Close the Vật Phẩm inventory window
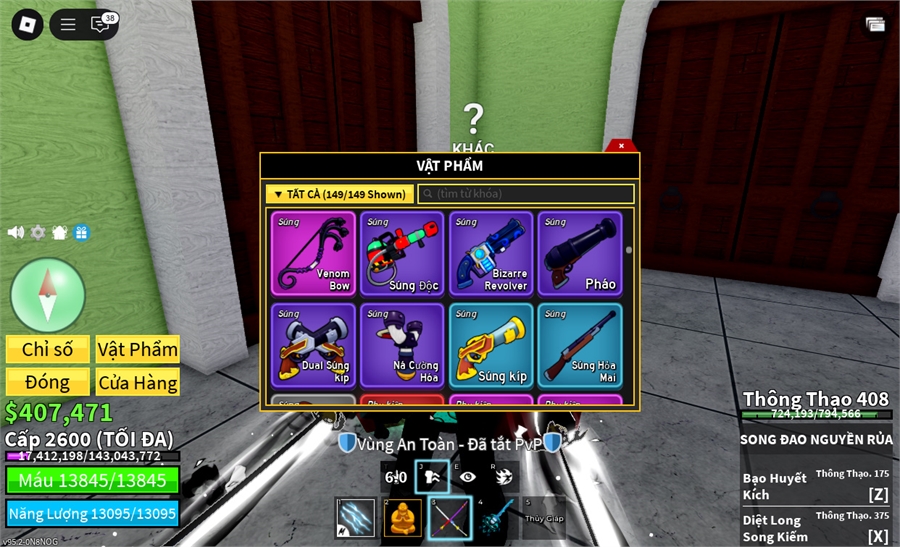 coord(621,146)
